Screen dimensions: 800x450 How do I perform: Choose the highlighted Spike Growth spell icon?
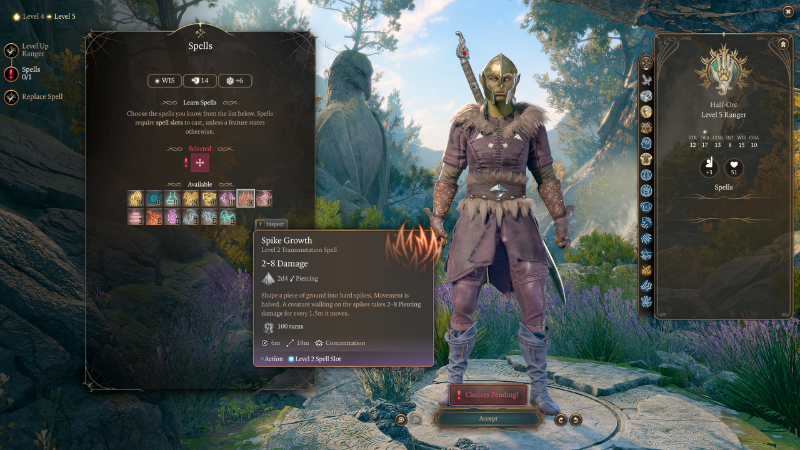pos(246,198)
